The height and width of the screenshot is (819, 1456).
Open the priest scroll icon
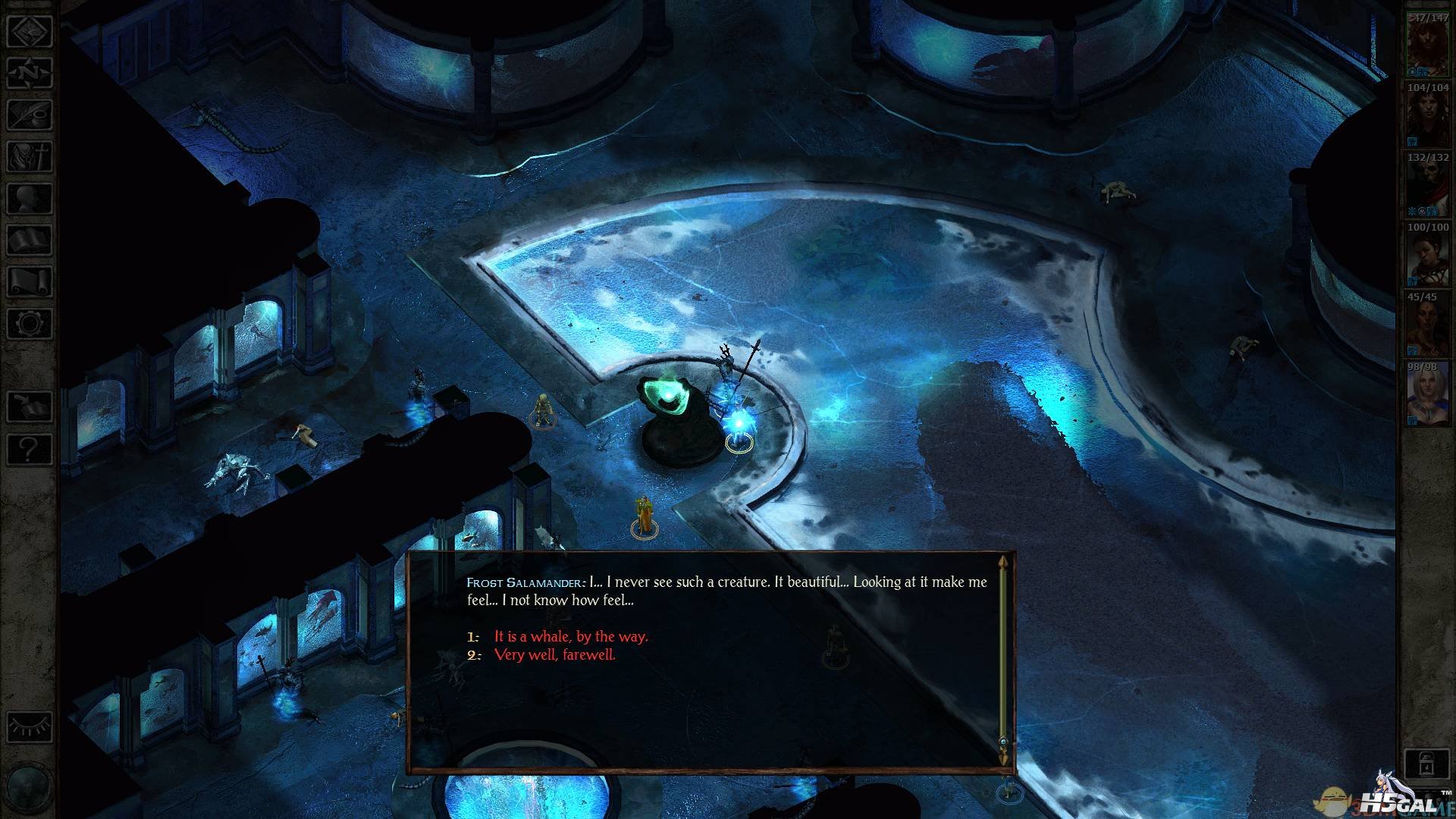[x=29, y=282]
